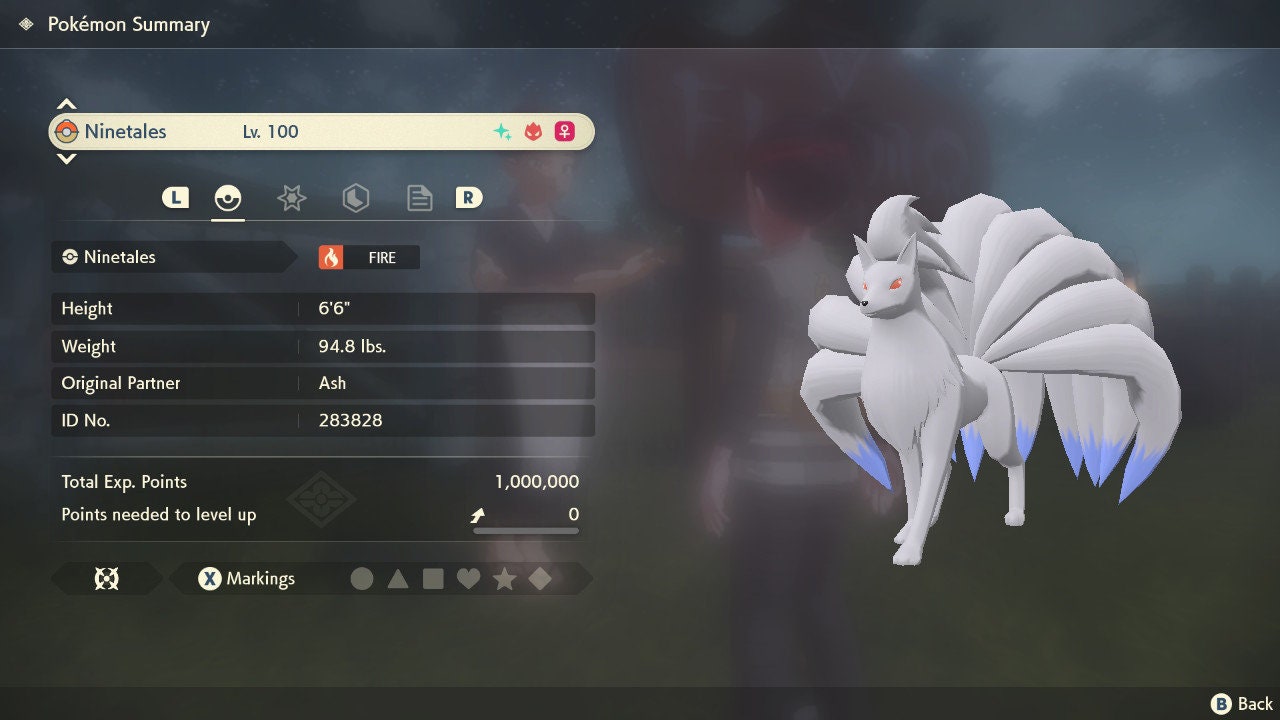Toggle the circle marking
1280x720 pixels.
point(362,578)
